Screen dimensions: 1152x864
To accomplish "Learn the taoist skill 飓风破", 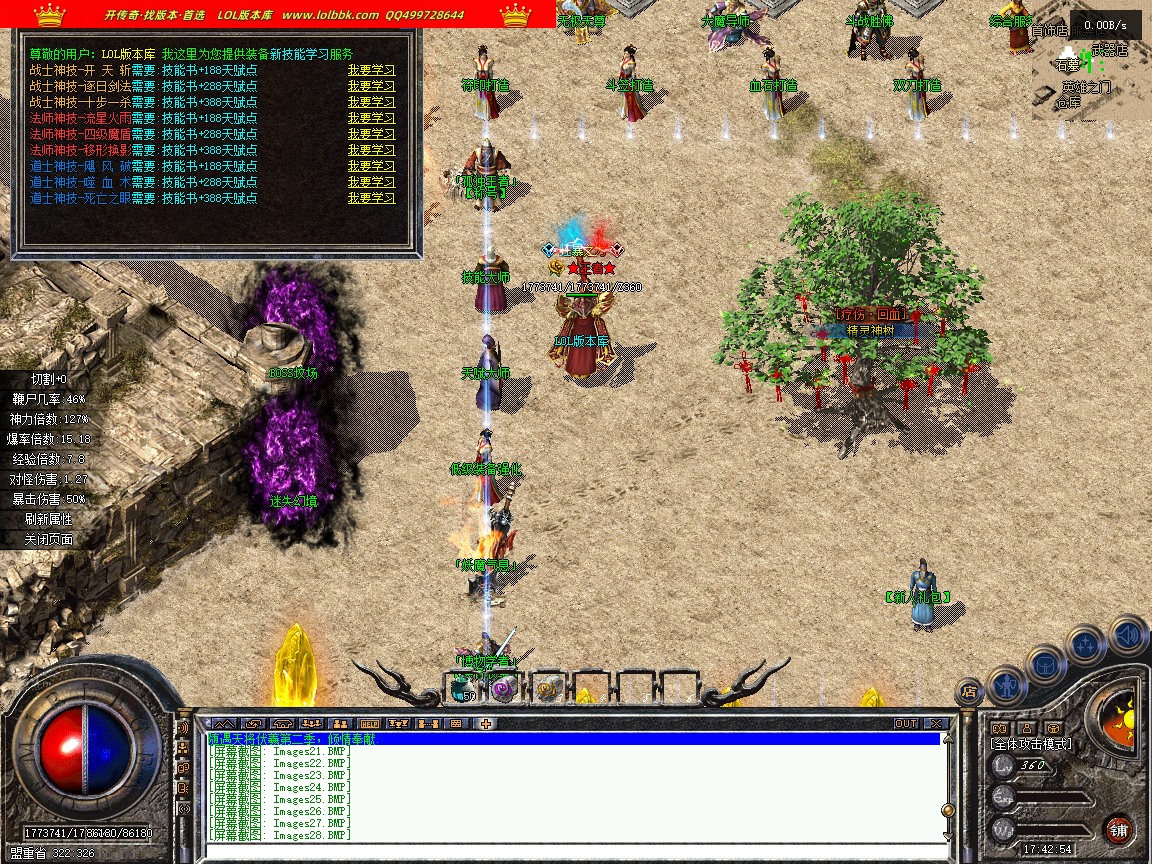I will click(x=371, y=166).
